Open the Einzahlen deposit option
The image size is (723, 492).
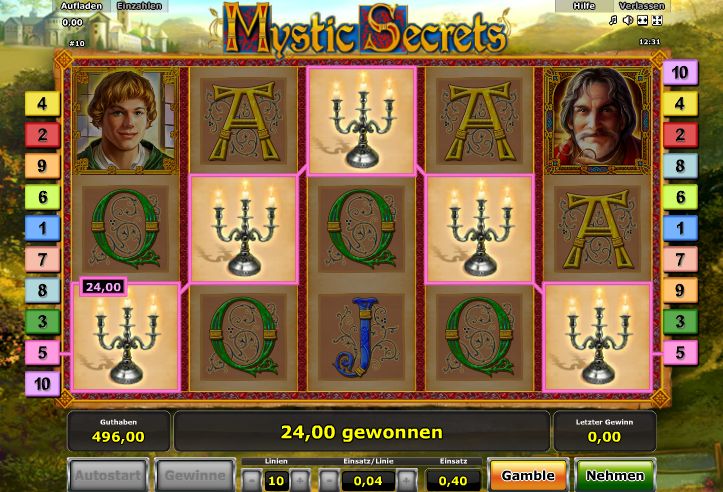140,6
